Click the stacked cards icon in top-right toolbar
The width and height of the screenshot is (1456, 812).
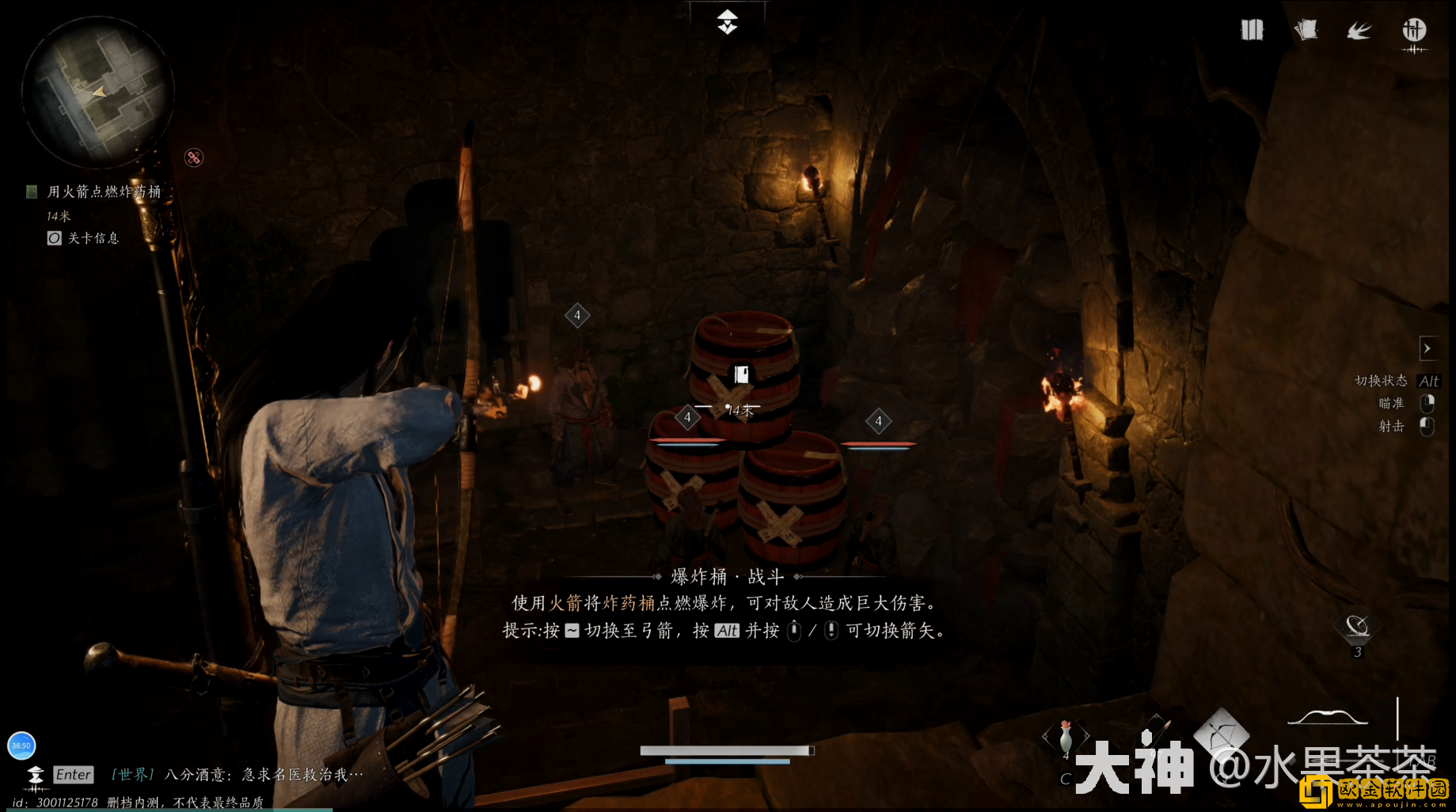1306,29
